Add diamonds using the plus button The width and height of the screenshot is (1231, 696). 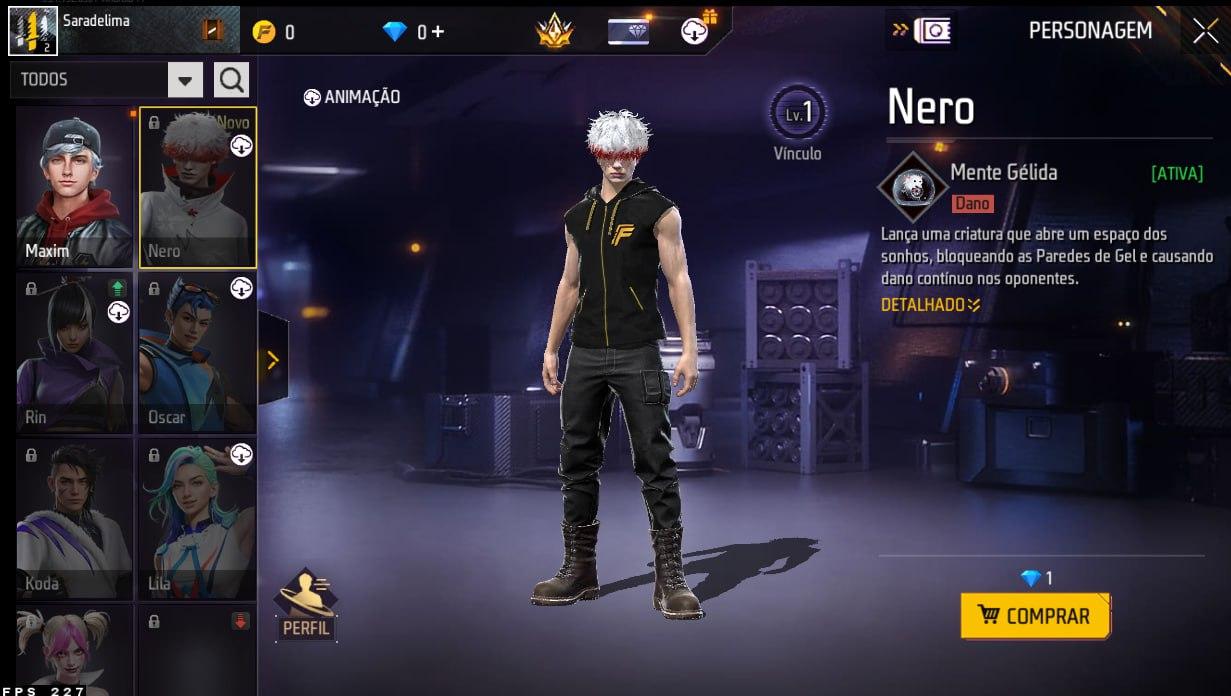437,32
